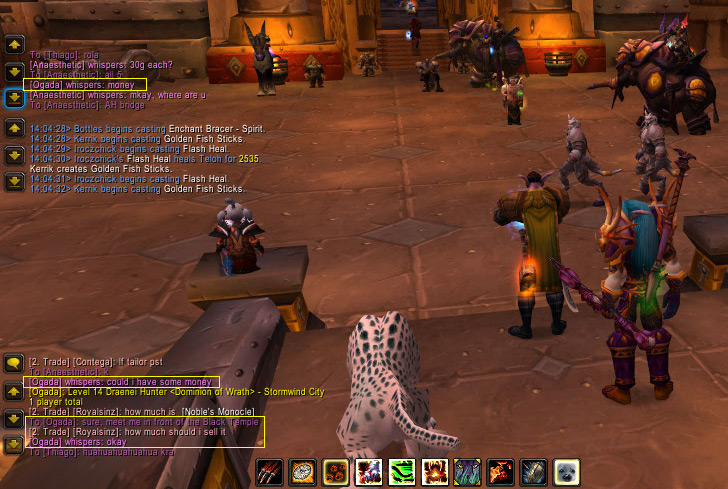This screenshot has width=728, height=489.
Task: Set pet to Aggressive stance
Action: click(x=501, y=472)
